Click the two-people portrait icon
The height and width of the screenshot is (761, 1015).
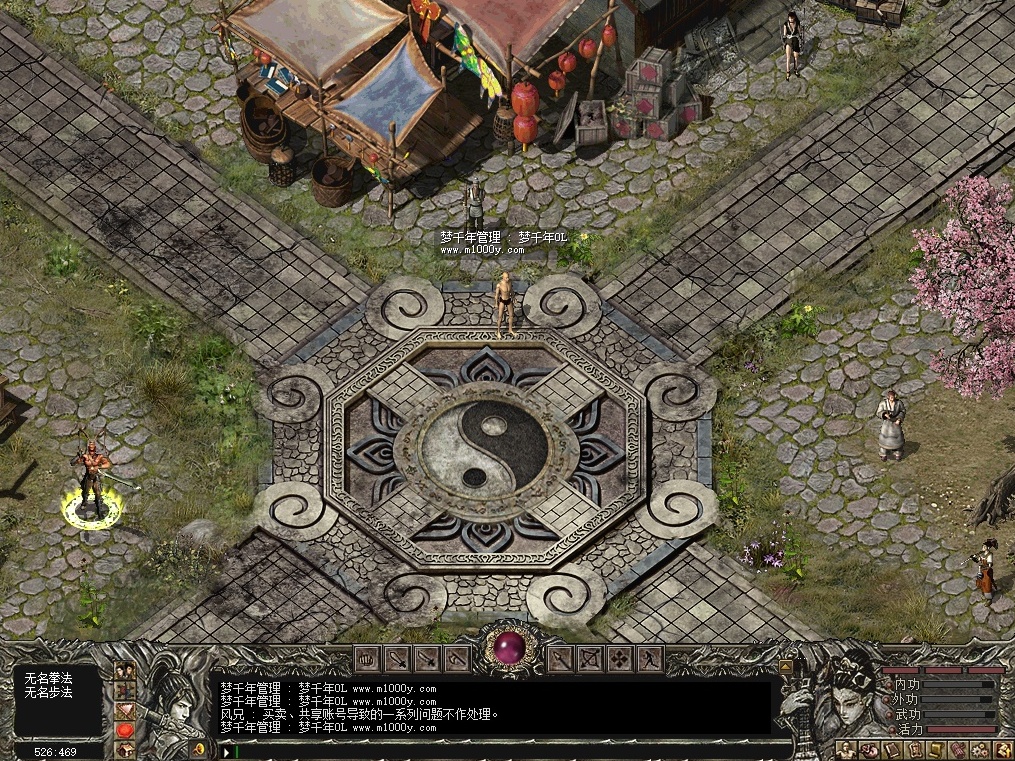(x=125, y=671)
